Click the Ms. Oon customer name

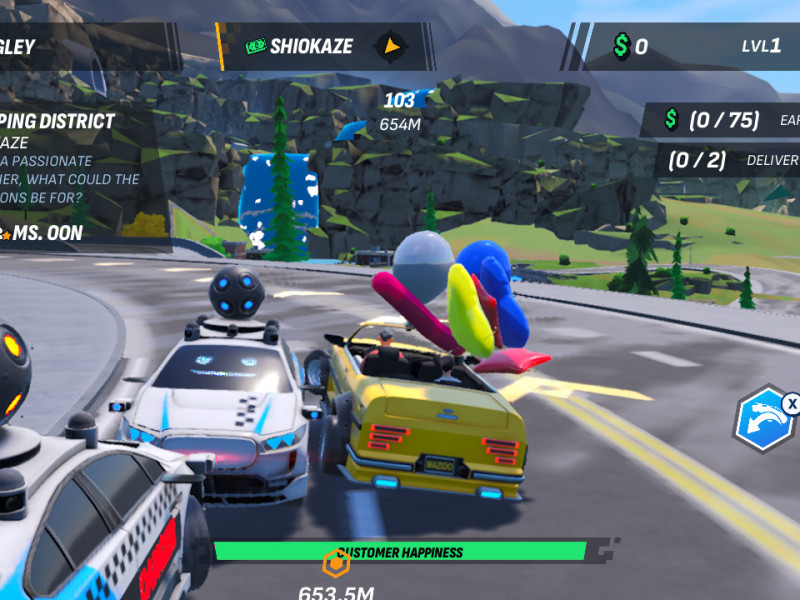48,233
